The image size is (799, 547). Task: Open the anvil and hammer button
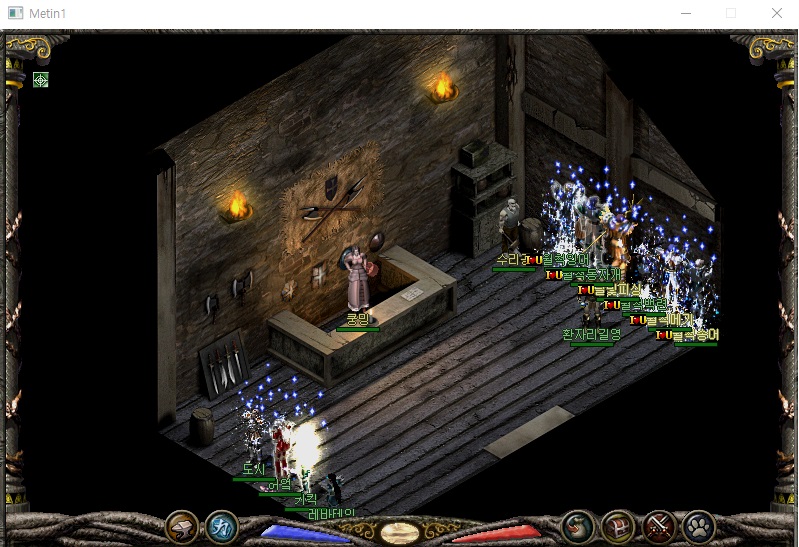click(x=182, y=526)
